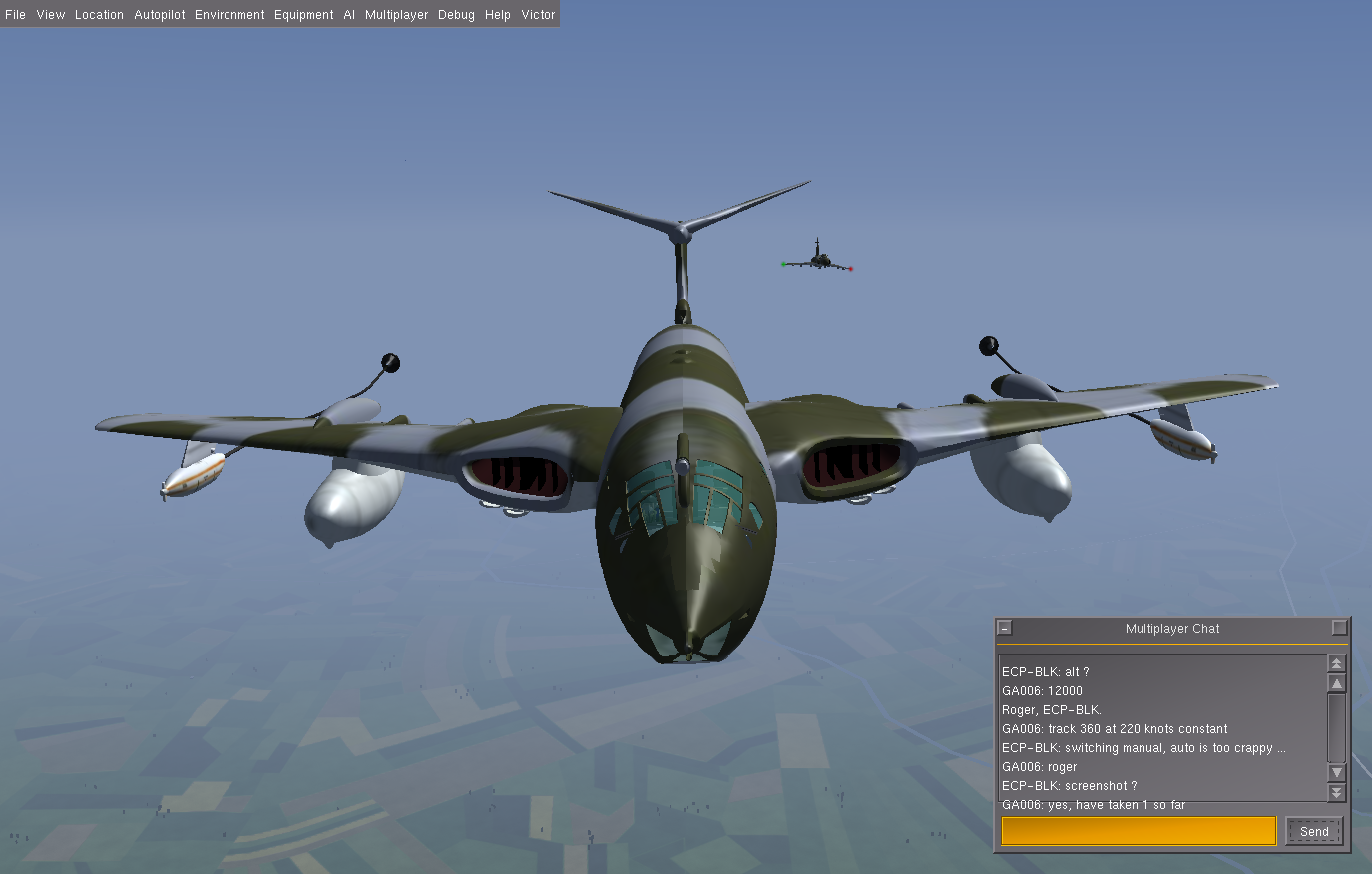Open the Location menu
The width and height of the screenshot is (1372, 874).
pos(99,15)
